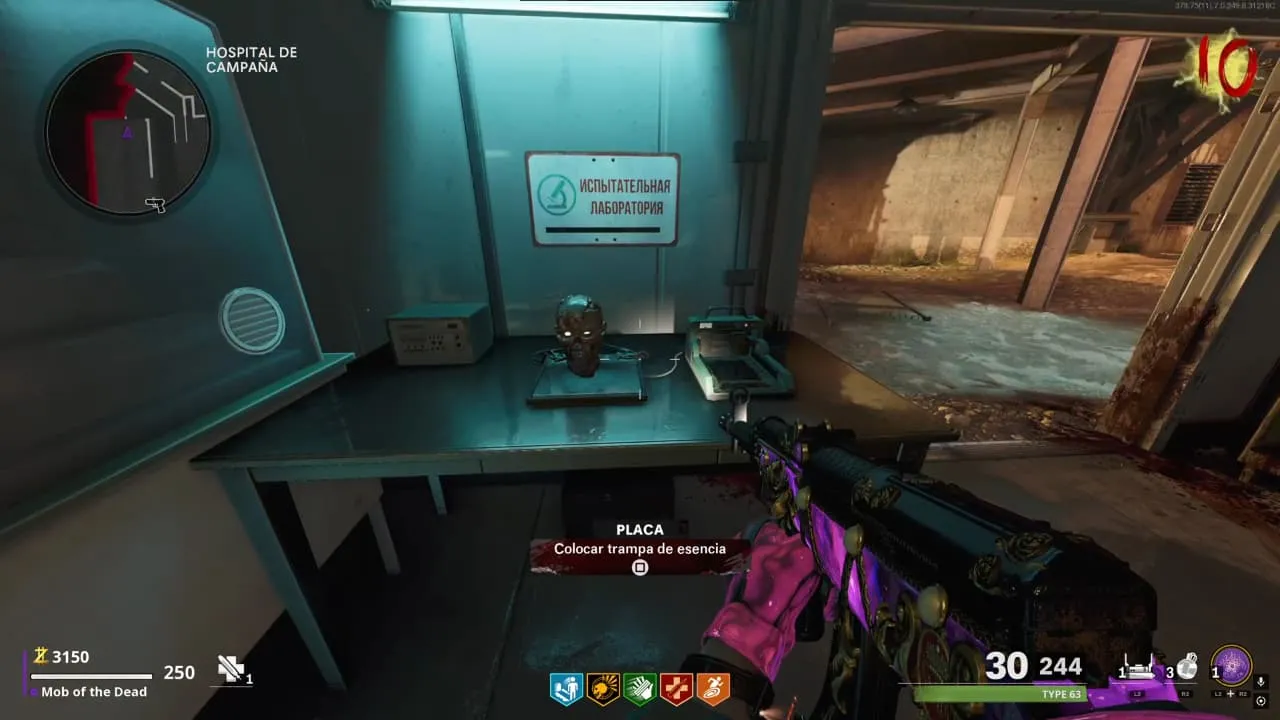Activate the purple field upgrade orb
Viewport: 1280px width, 720px height.
(x=1231, y=666)
